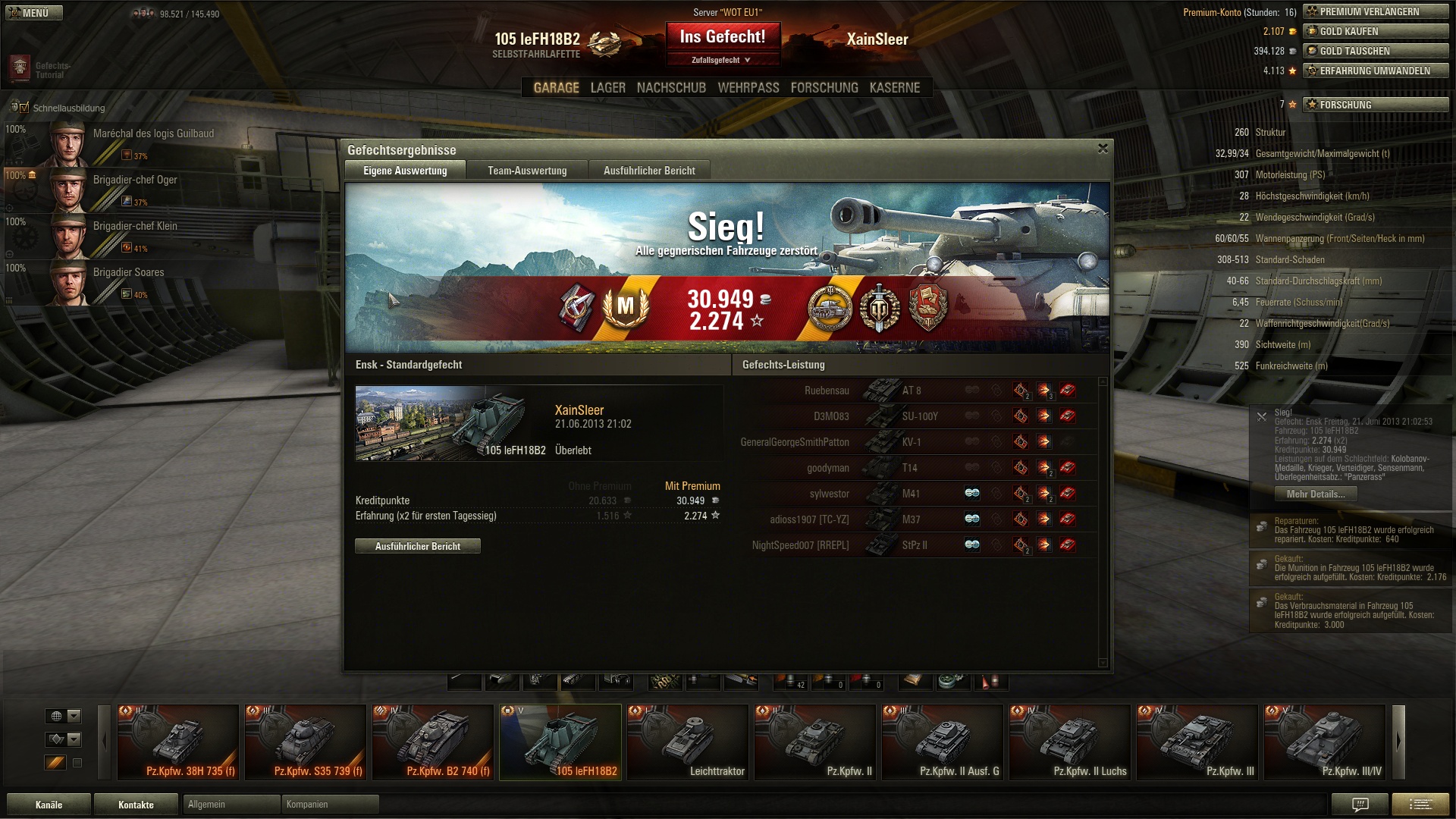Switch to the Allgemein chat tab

click(231, 805)
